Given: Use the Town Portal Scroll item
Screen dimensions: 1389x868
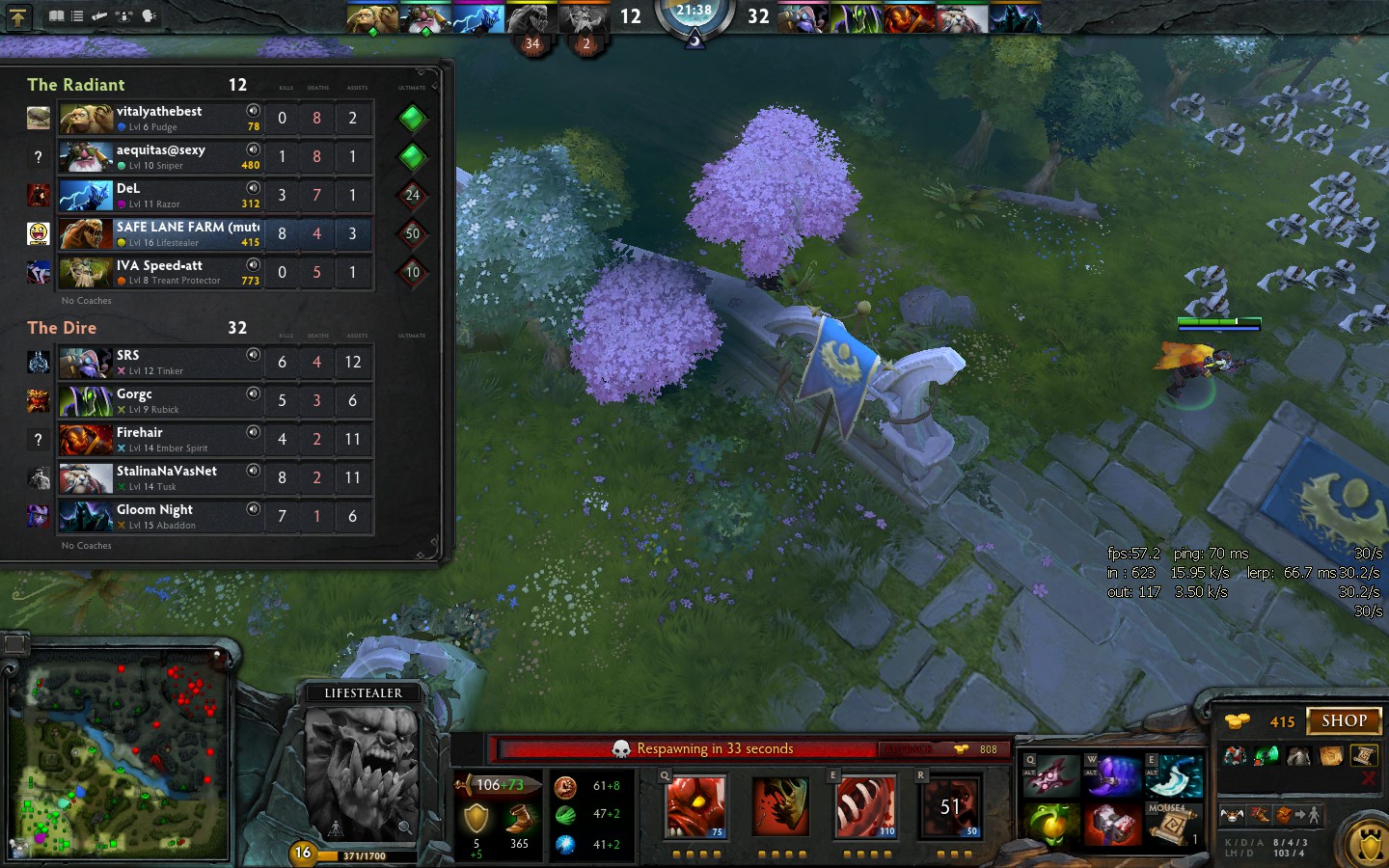Looking at the screenshot, I should pos(1173,827).
